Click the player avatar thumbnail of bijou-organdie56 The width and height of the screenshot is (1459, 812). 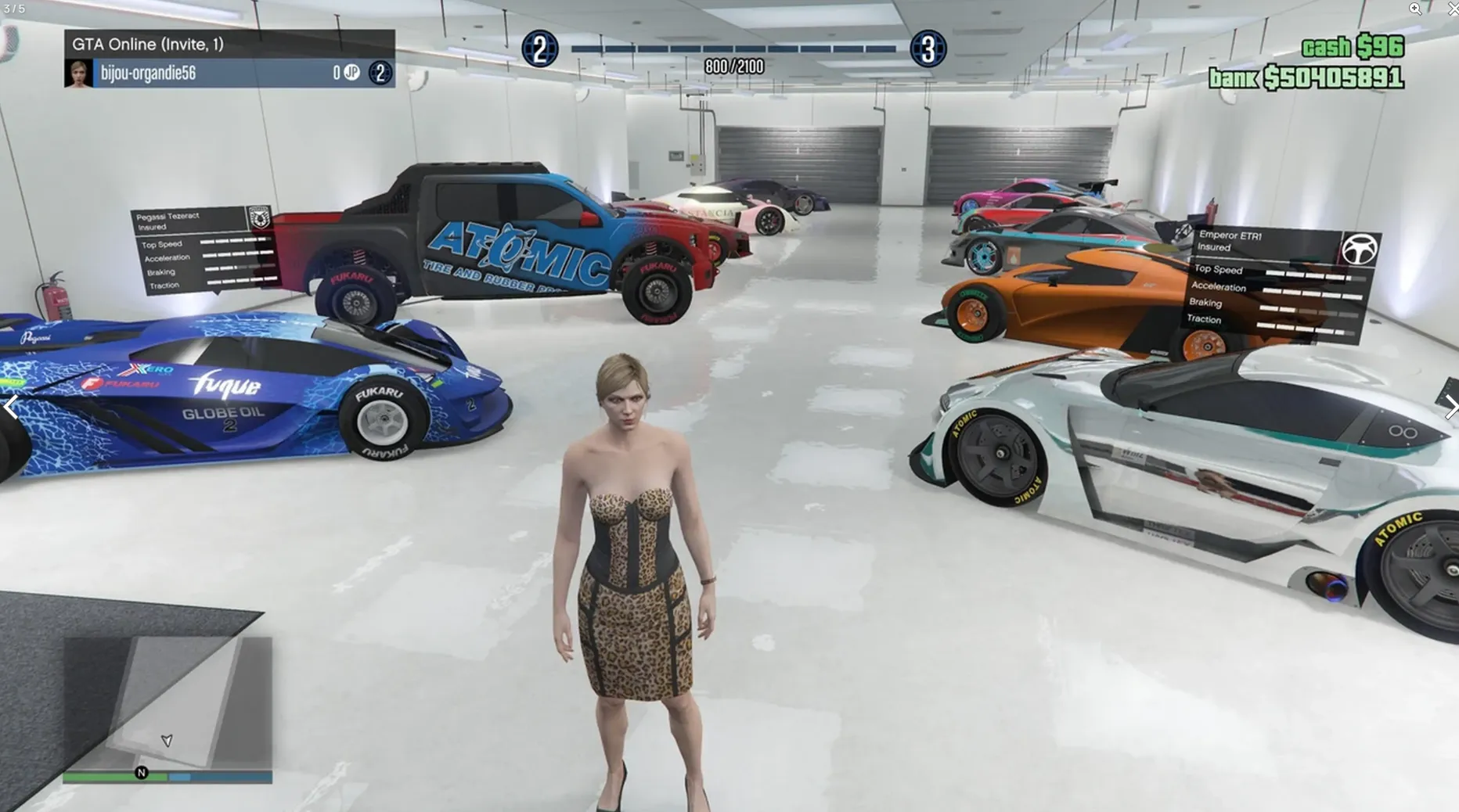[x=78, y=72]
